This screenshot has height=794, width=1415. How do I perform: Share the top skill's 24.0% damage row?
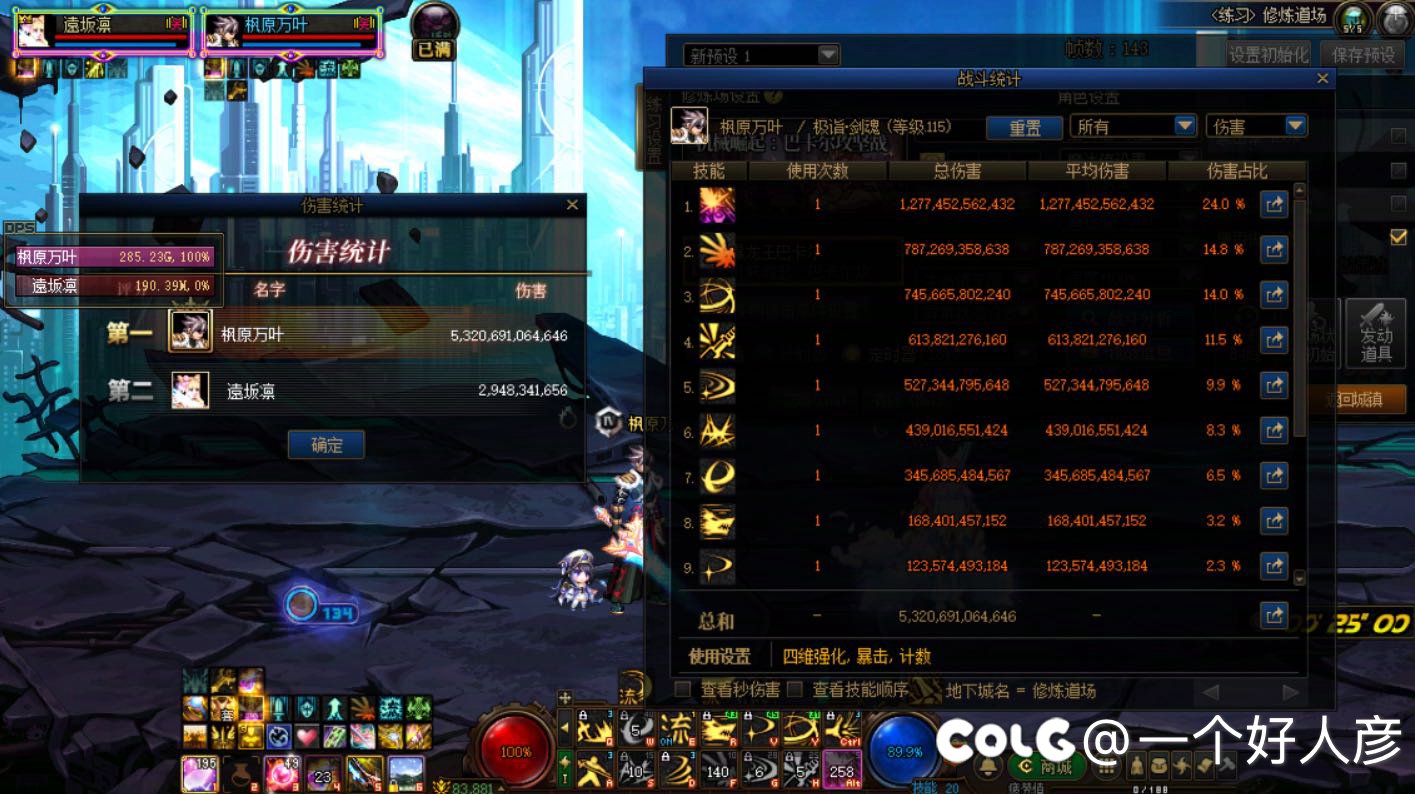tap(1273, 204)
